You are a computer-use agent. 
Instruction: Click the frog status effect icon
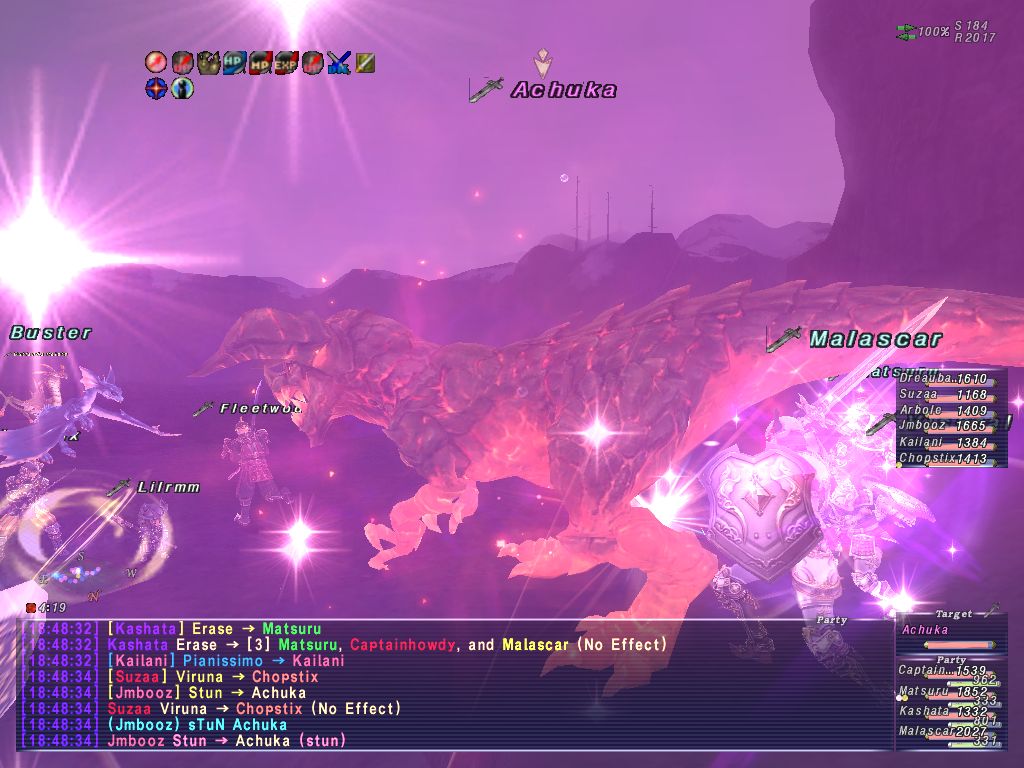pos(209,63)
